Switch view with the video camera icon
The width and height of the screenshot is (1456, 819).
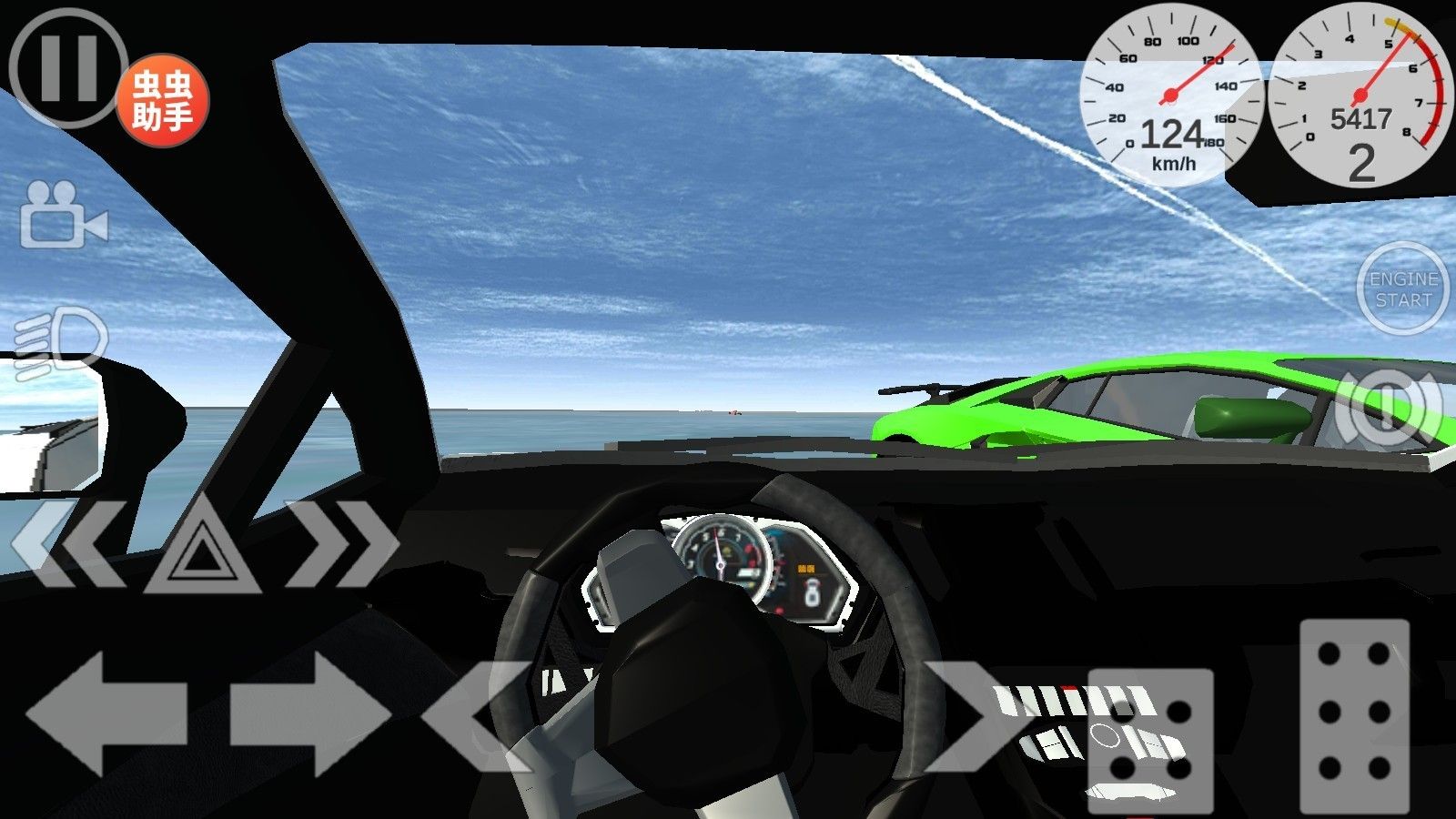tap(63, 216)
